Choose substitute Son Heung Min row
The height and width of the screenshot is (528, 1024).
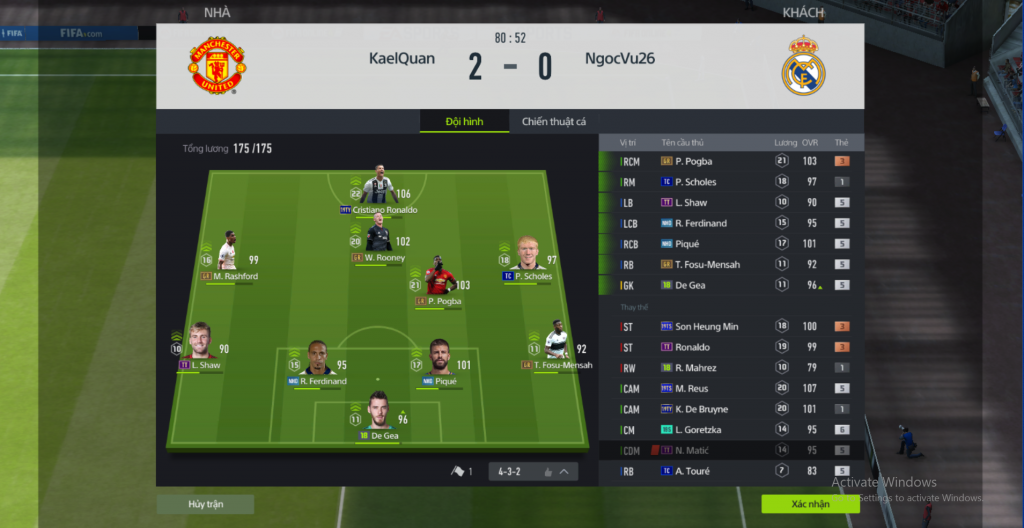tap(730, 327)
